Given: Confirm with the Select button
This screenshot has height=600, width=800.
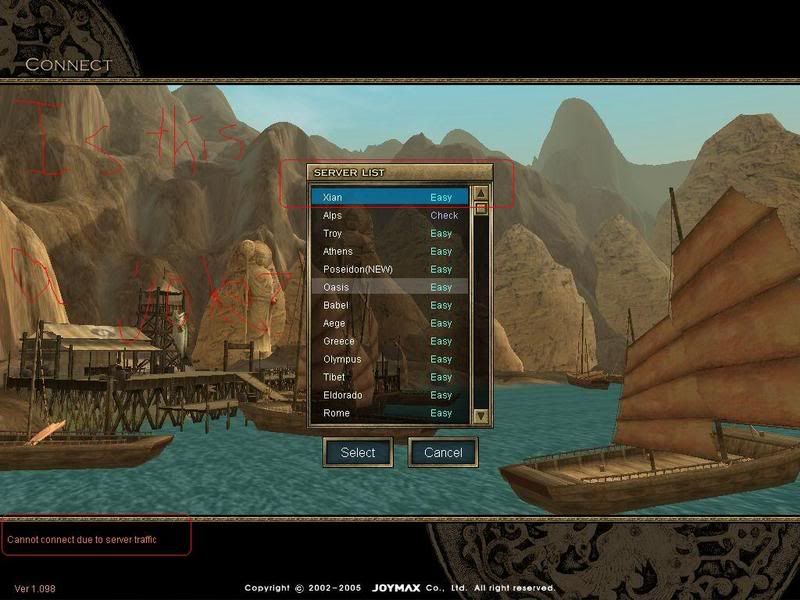Looking at the screenshot, I should click(x=358, y=452).
